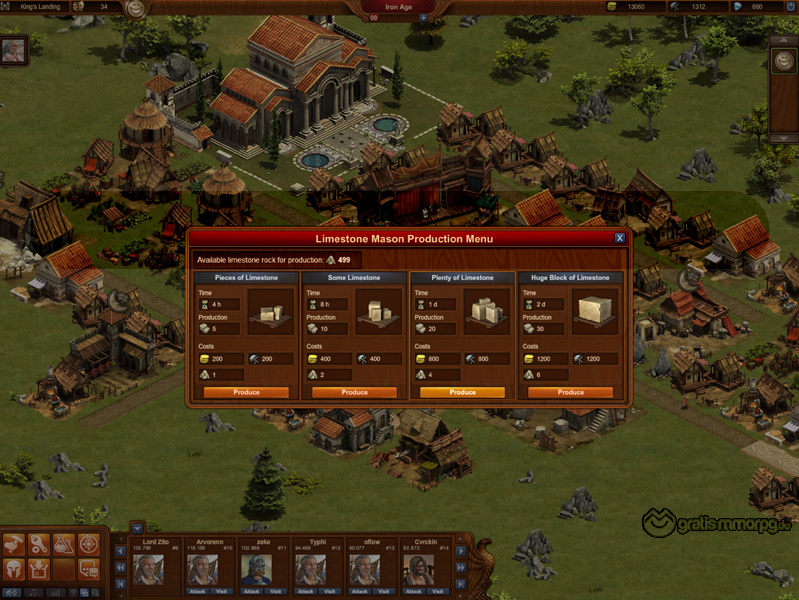Select Lord Zito's portrait
The height and width of the screenshot is (600, 799).
point(148,570)
